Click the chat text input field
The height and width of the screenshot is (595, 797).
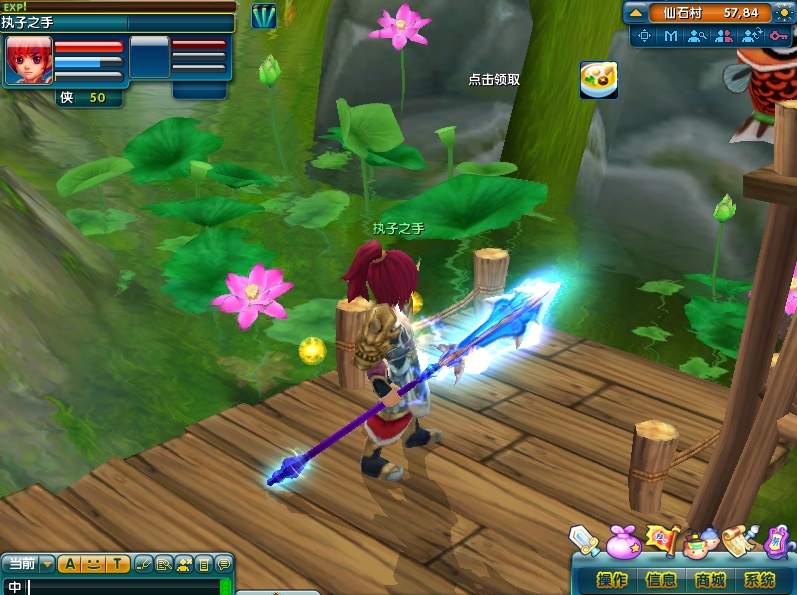point(120,587)
